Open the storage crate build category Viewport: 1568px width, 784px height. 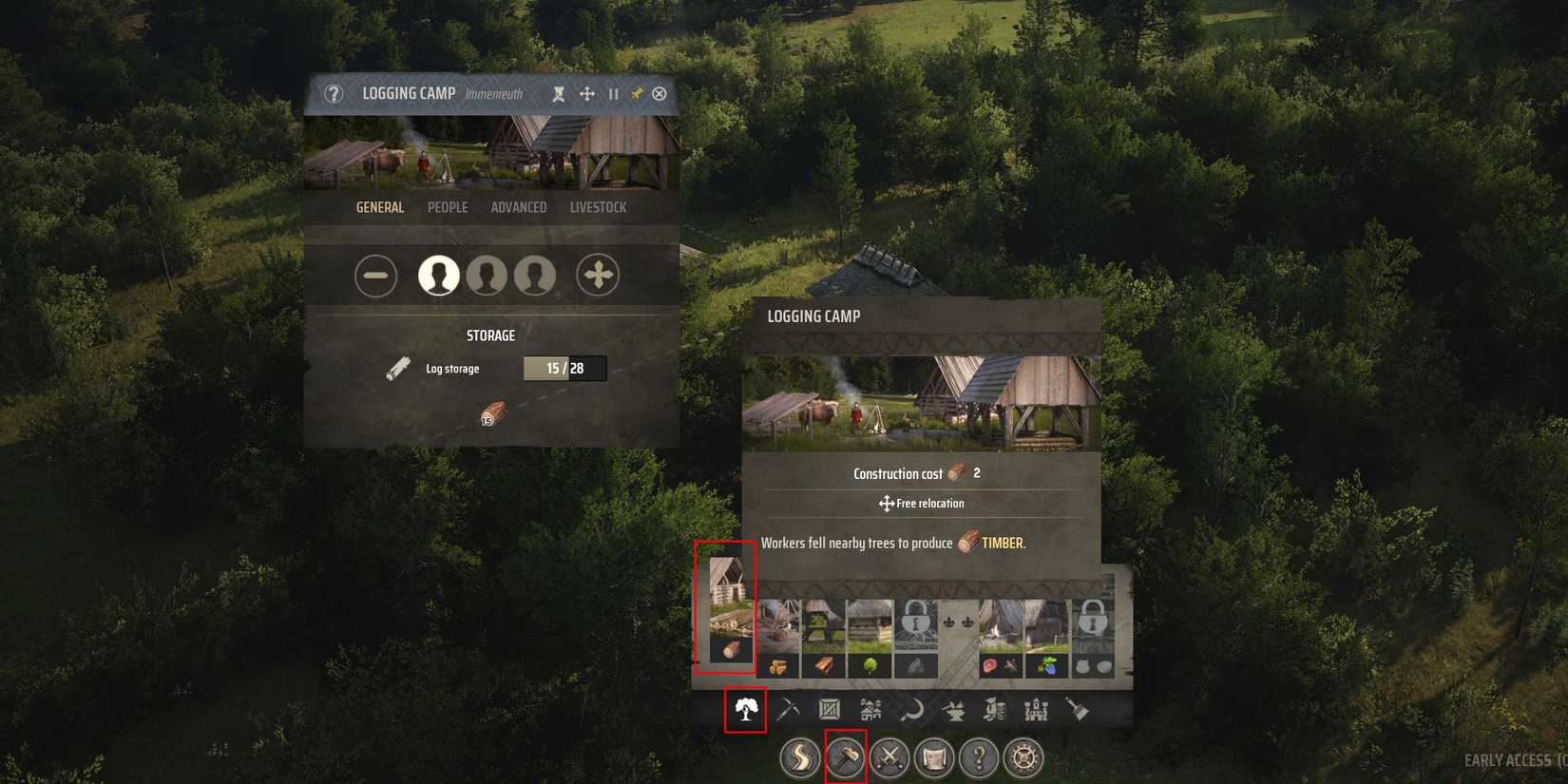[830, 709]
